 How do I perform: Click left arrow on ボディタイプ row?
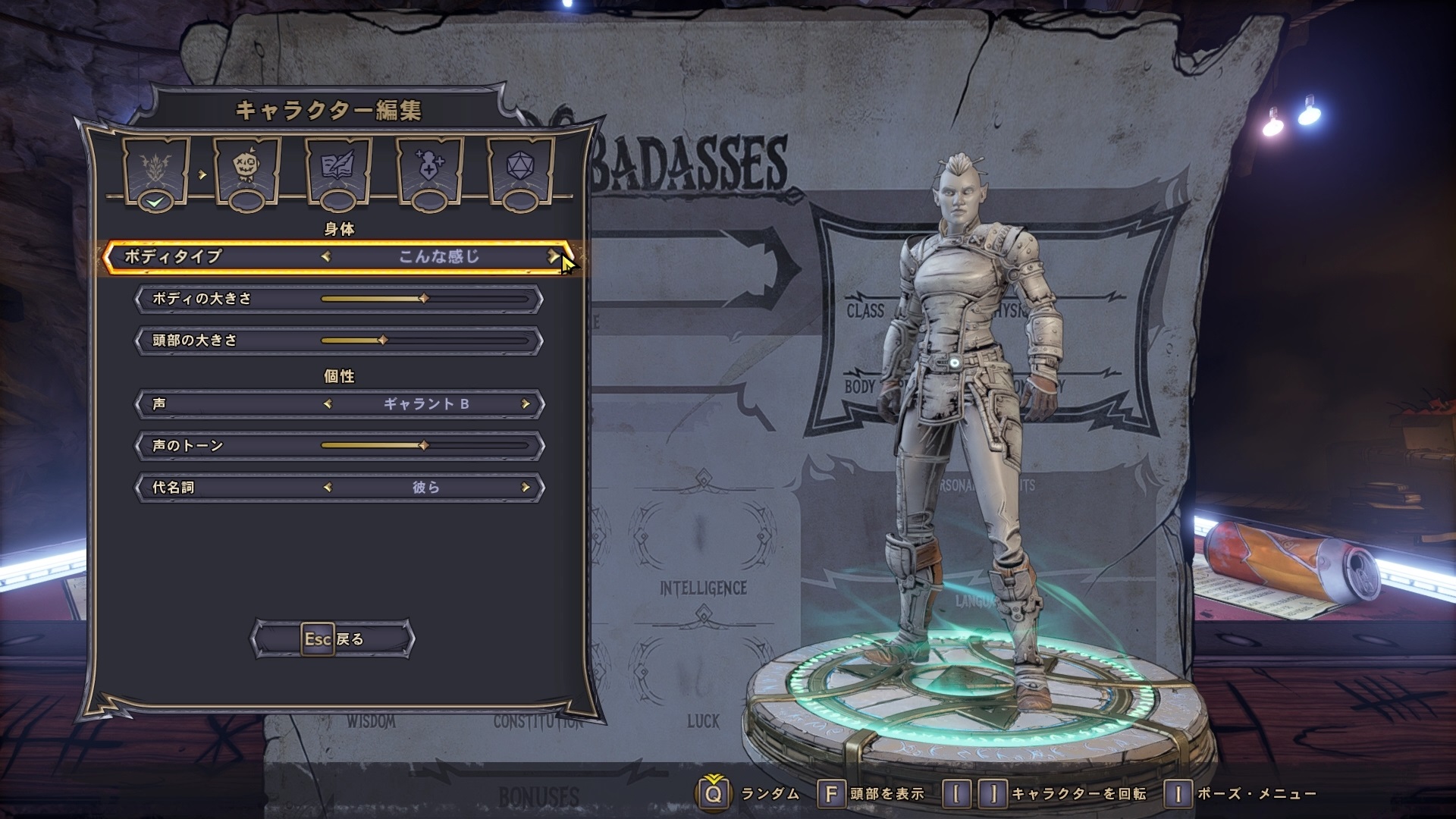(x=326, y=256)
